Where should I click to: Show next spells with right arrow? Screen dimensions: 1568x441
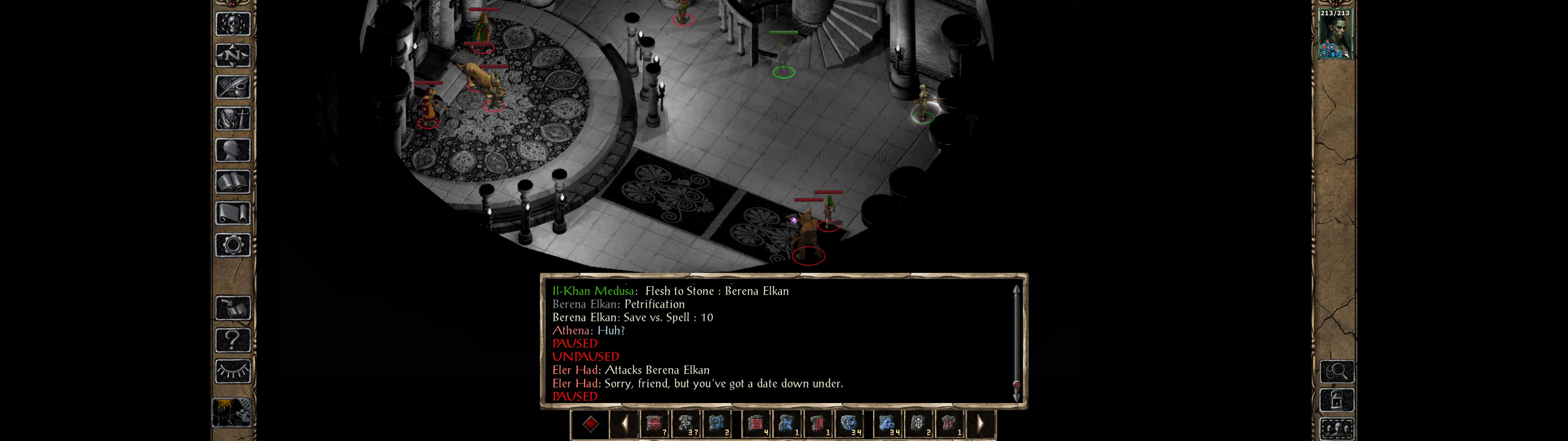[x=980, y=424]
